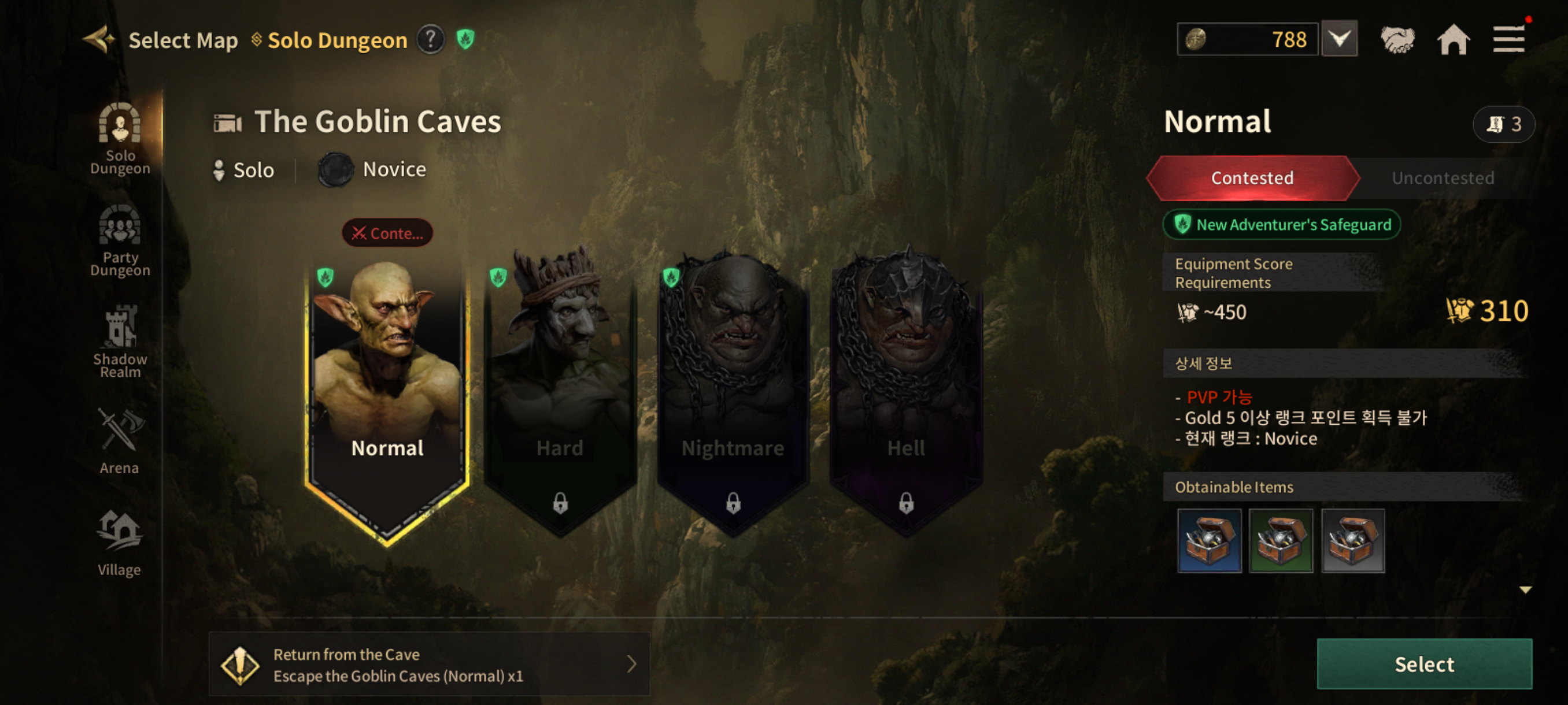Go to the Village
This screenshot has width=1568, height=705.
[119, 543]
